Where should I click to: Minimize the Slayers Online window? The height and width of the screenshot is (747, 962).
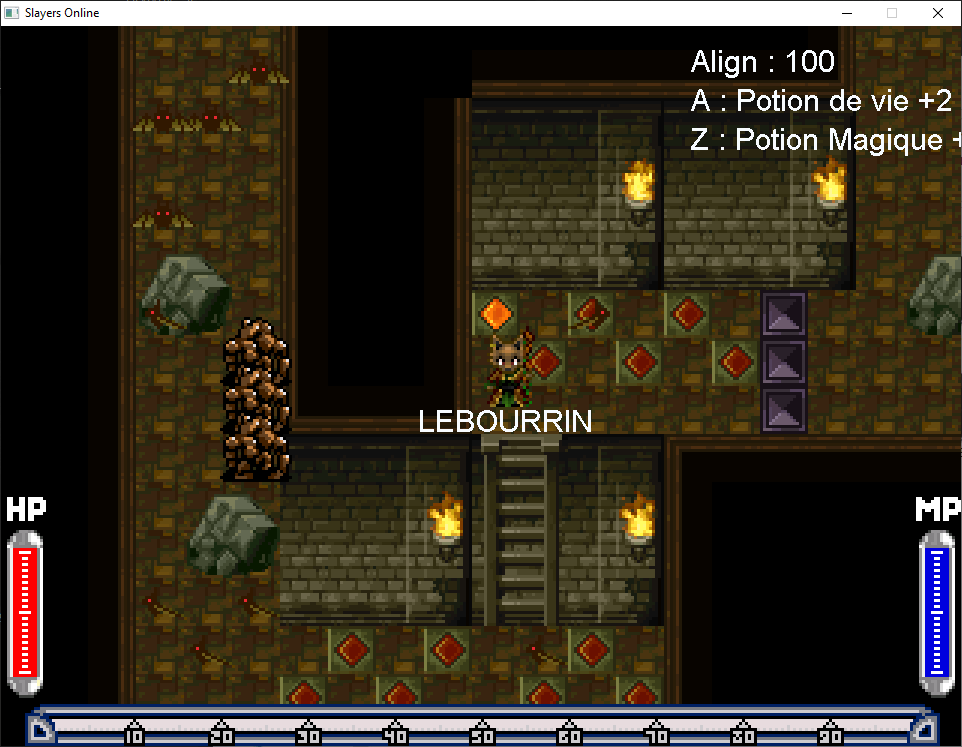846,13
